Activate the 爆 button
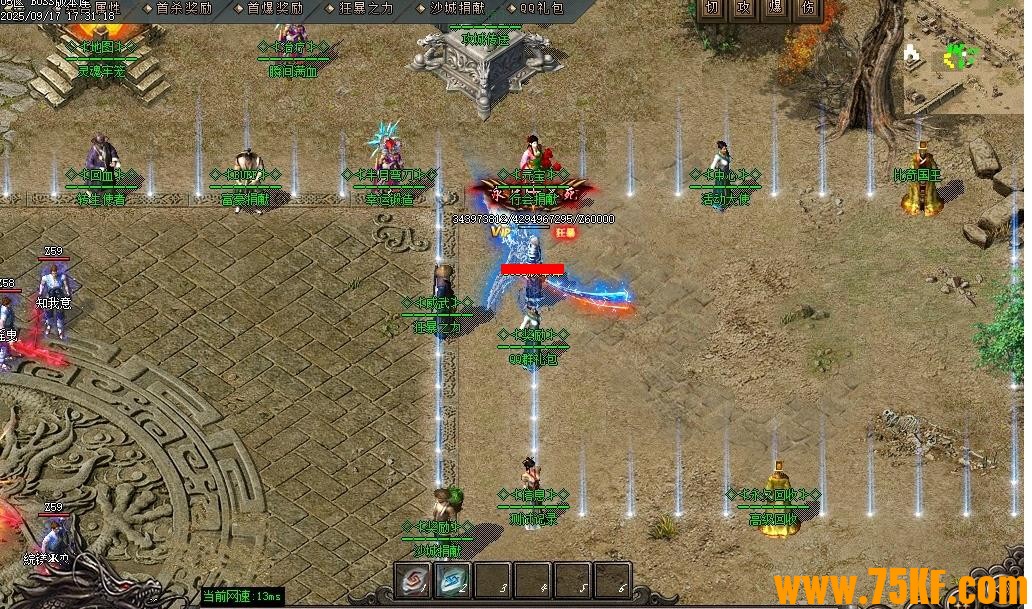 [776, 8]
